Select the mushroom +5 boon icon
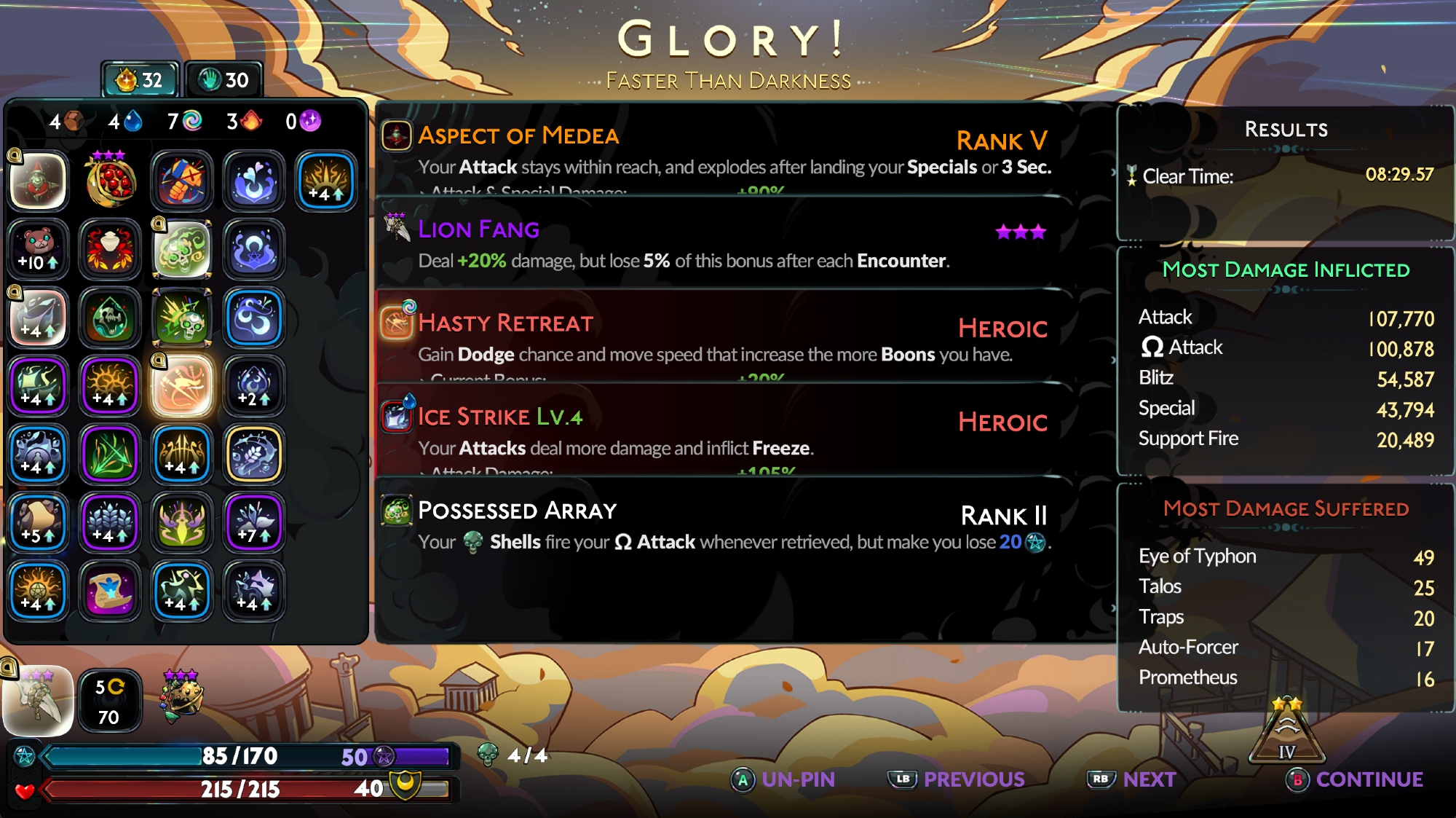Screen dimensions: 1456x818 (x=39, y=522)
